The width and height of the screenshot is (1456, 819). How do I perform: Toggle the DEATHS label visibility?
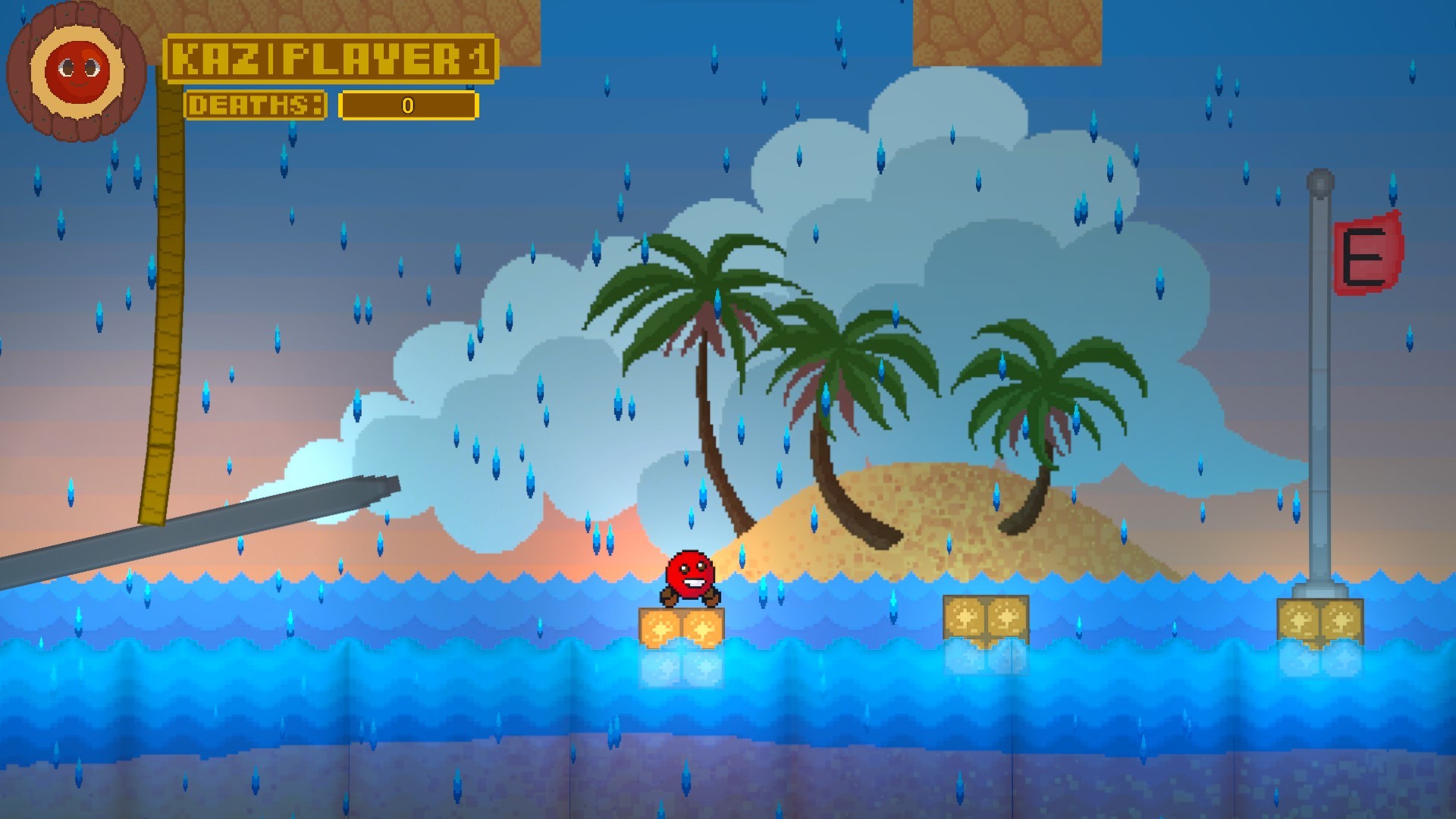258,105
